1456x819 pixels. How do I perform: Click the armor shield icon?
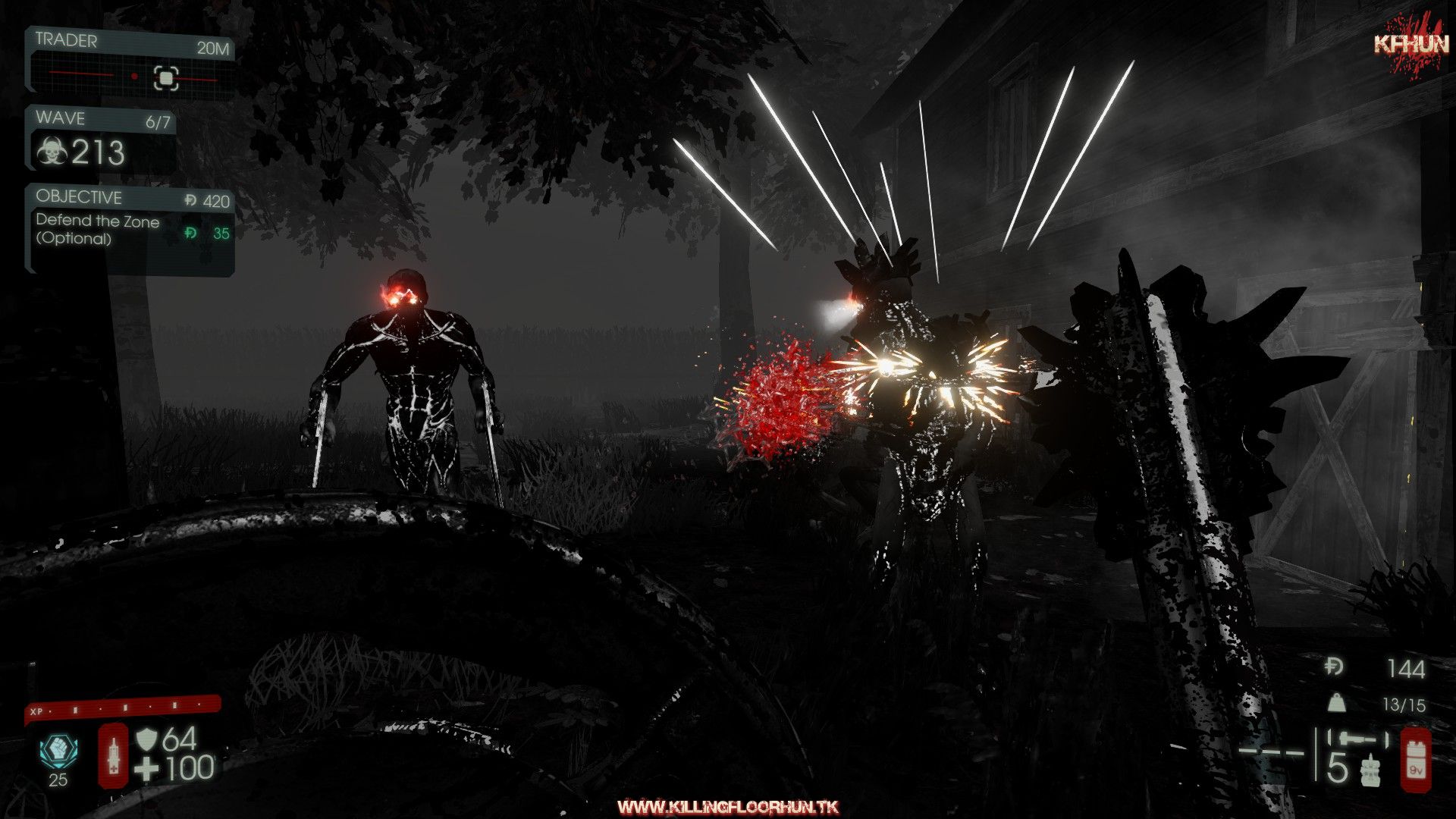(146, 739)
